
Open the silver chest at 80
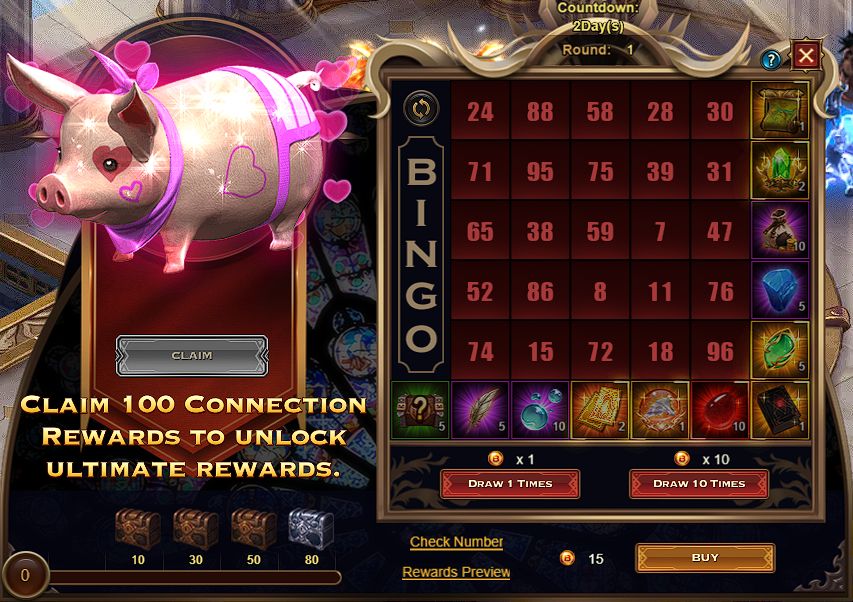(x=311, y=527)
